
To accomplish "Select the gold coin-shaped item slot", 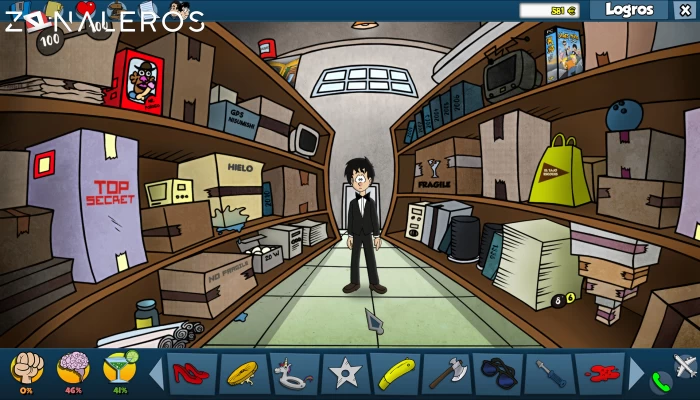I will click(243, 373).
